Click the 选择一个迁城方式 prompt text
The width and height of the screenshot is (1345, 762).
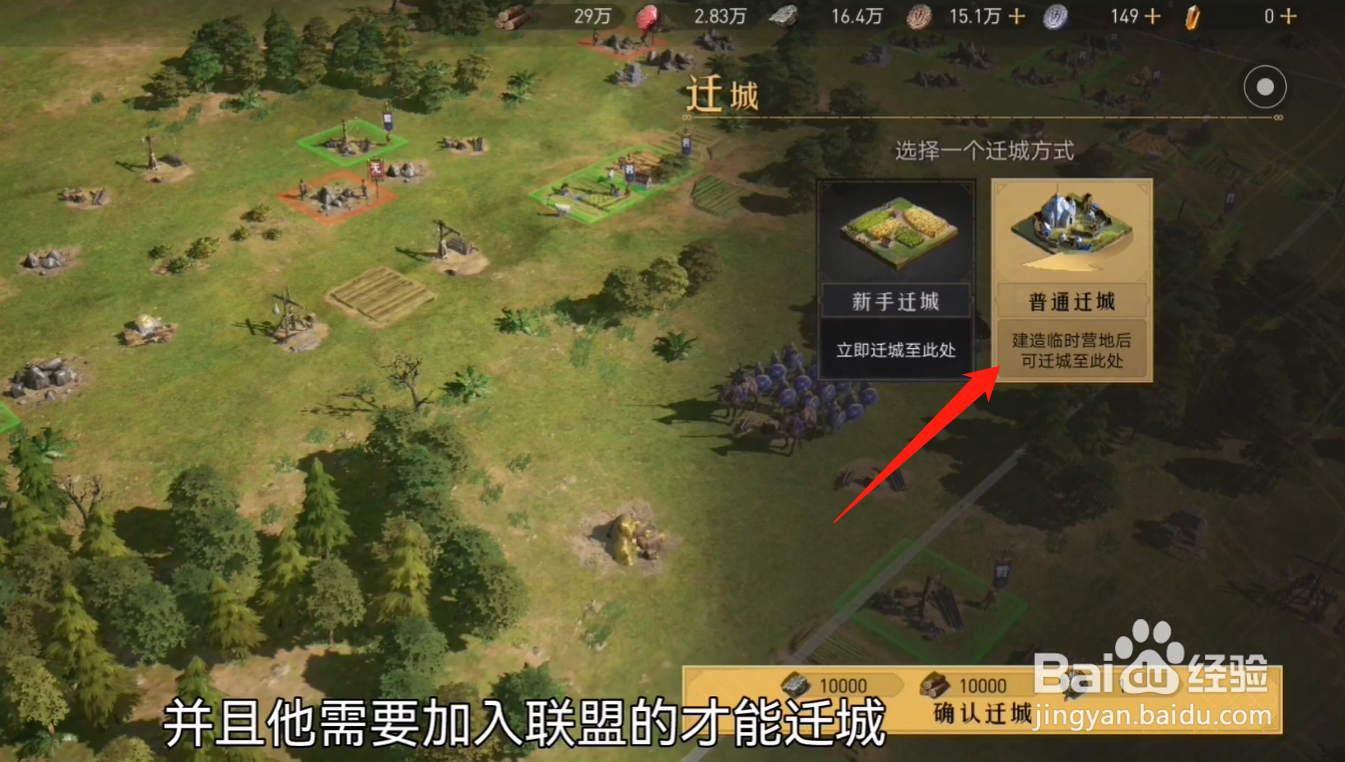pyautogui.click(x=984, y=150)
